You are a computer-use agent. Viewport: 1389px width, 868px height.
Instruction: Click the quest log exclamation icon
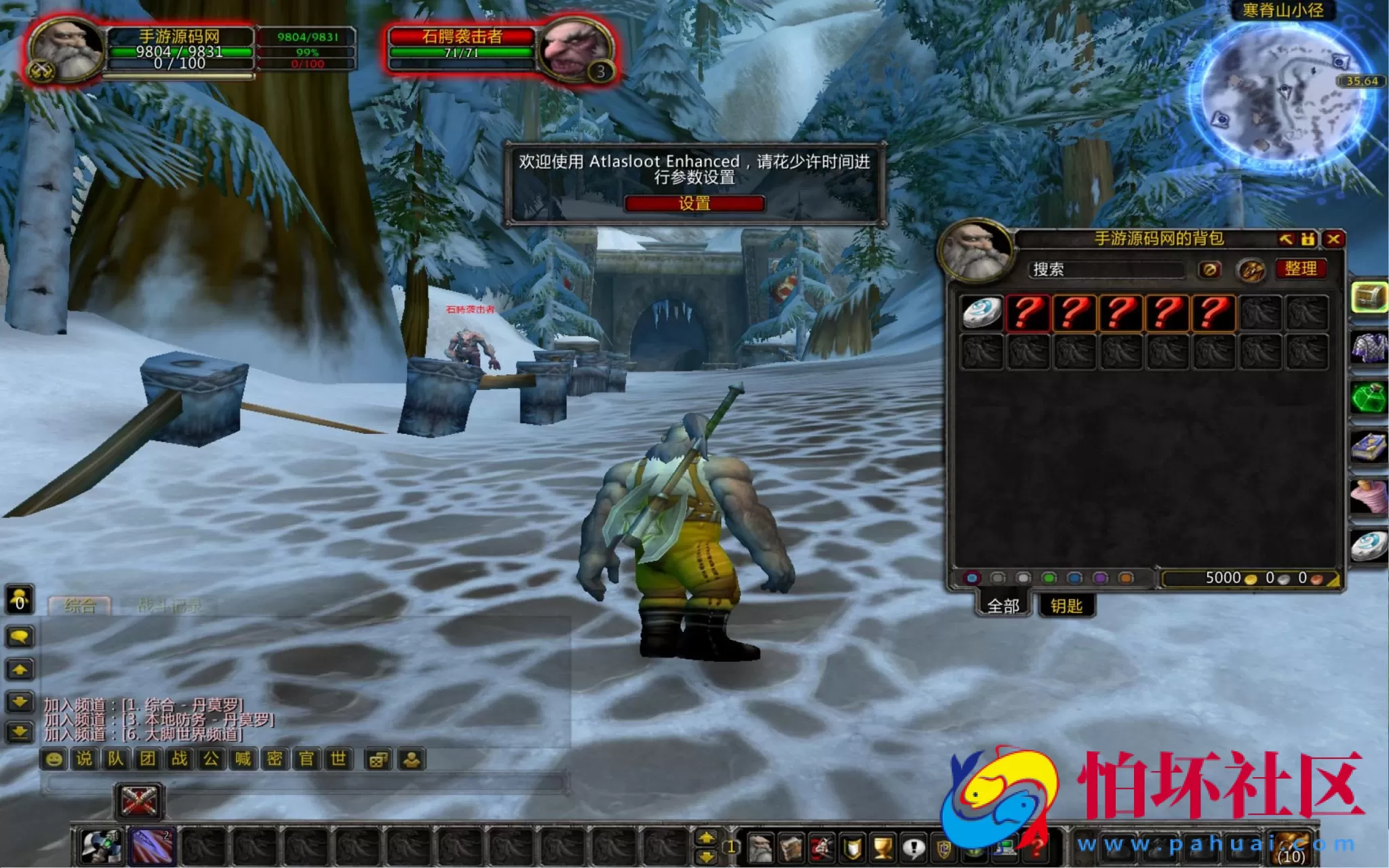[914, 848]
